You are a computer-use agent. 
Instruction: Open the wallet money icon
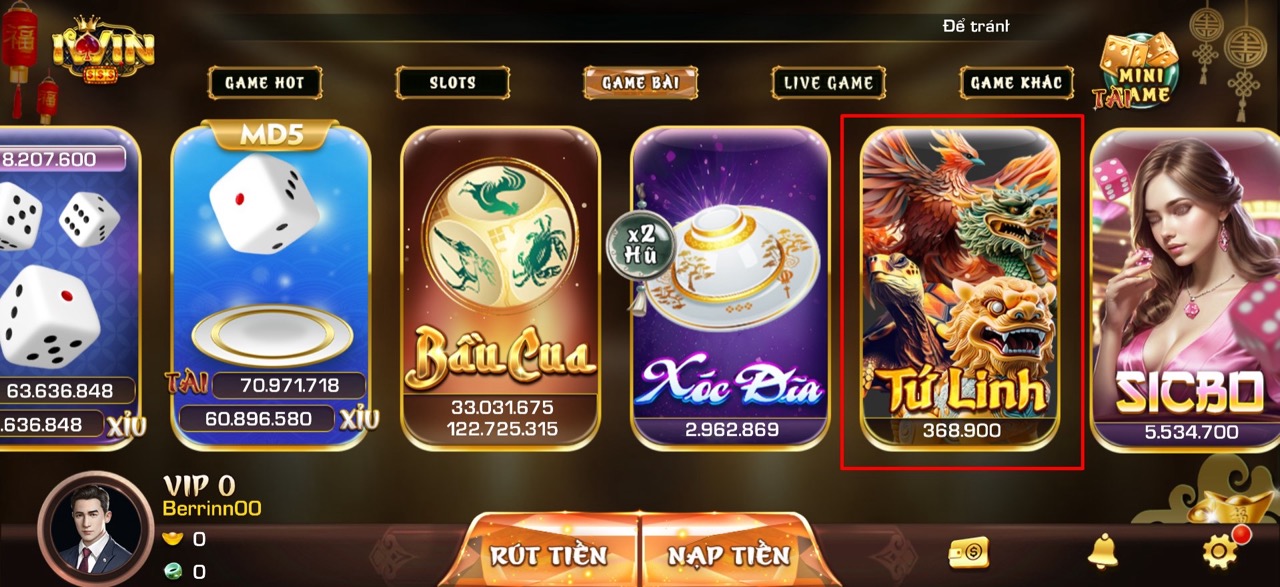[x=968, y=552]
